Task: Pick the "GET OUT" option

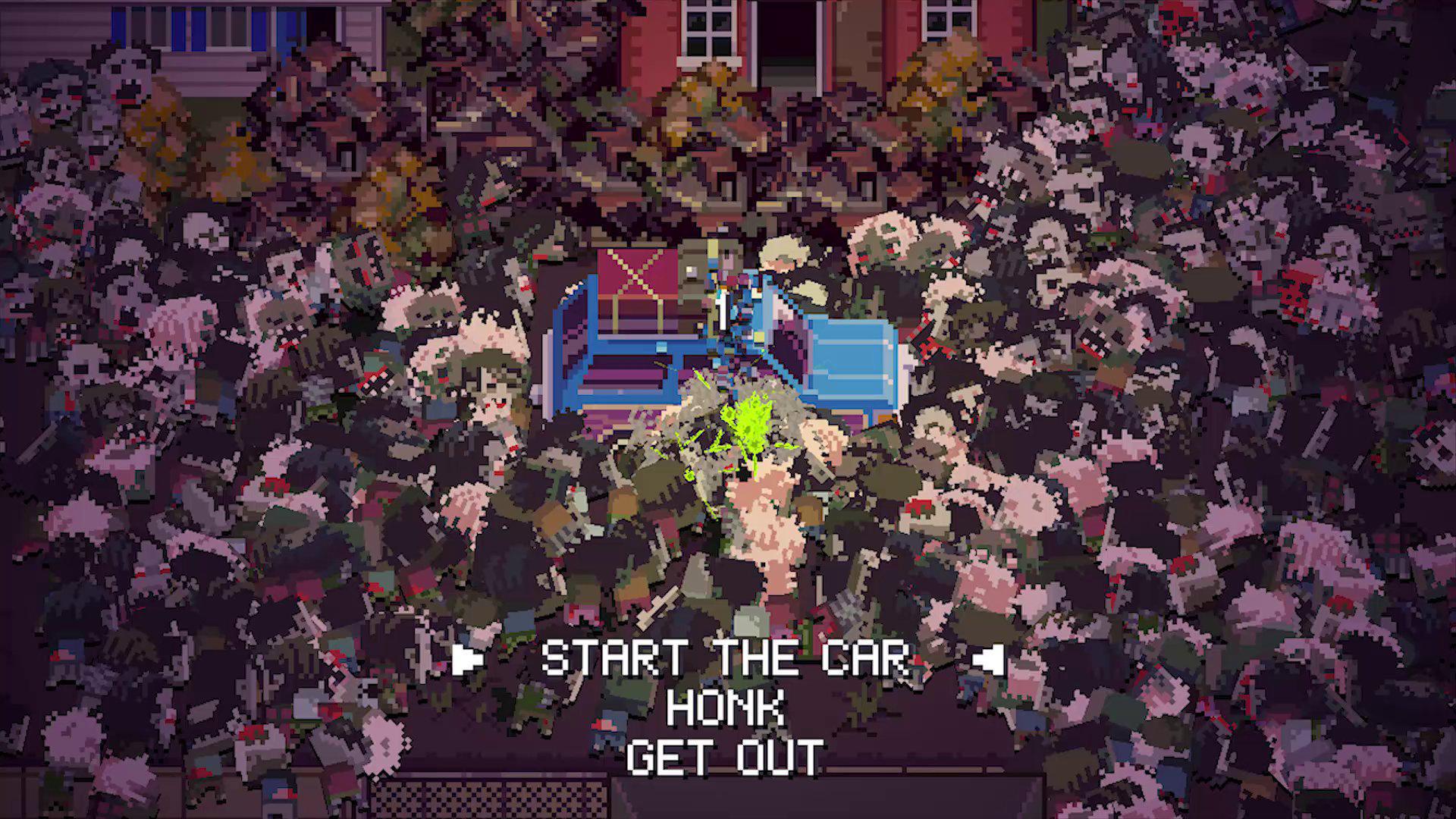Action: click(x=726, y=756)
